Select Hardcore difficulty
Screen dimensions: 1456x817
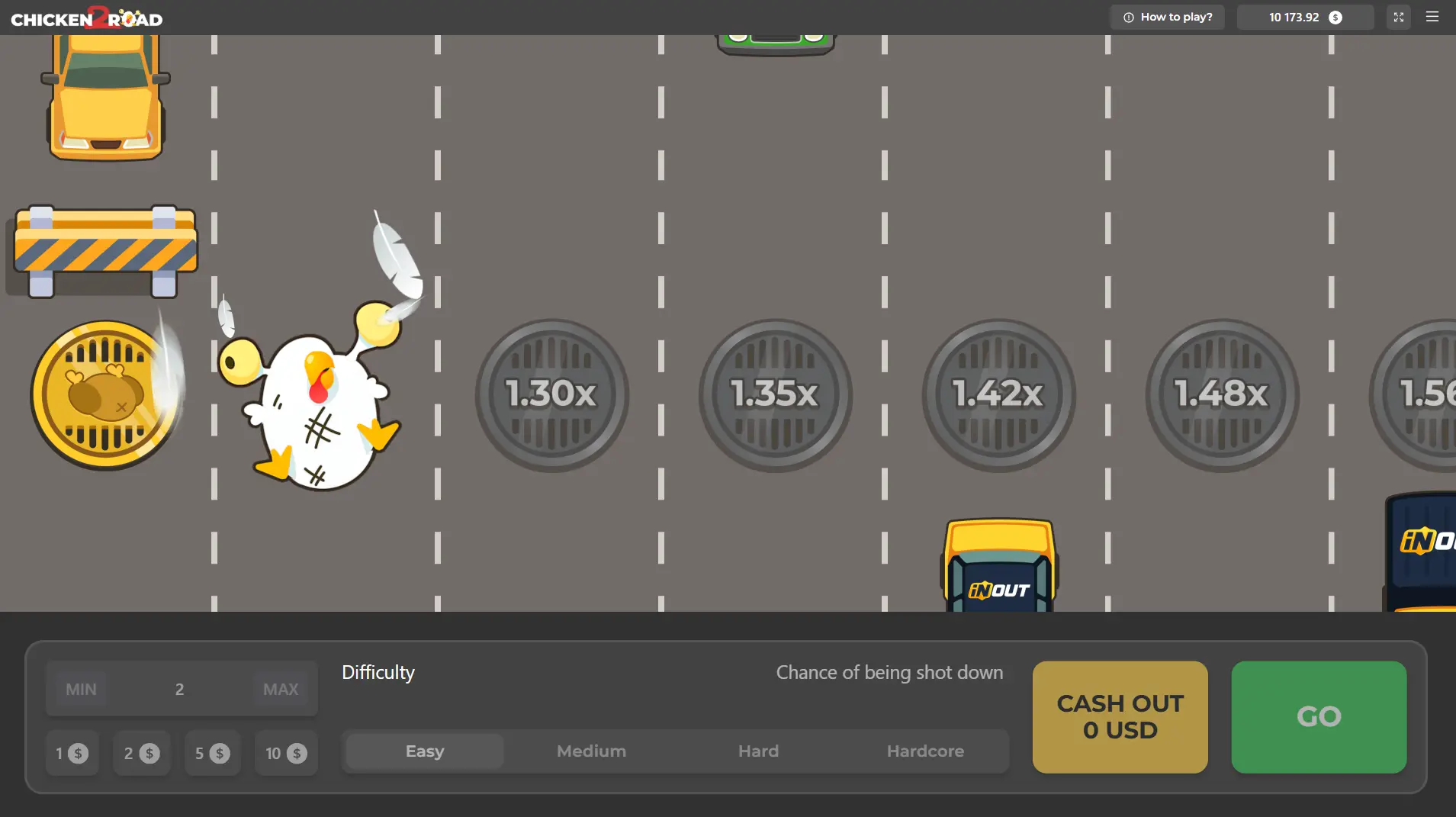tap(924, 751)
